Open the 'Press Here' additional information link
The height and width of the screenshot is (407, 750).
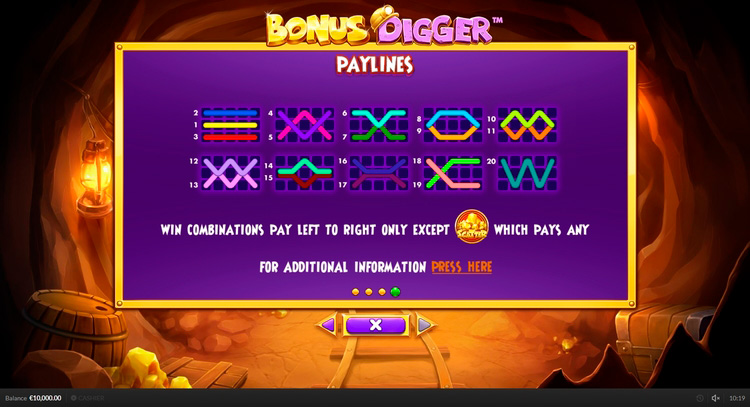click(461, 267)
